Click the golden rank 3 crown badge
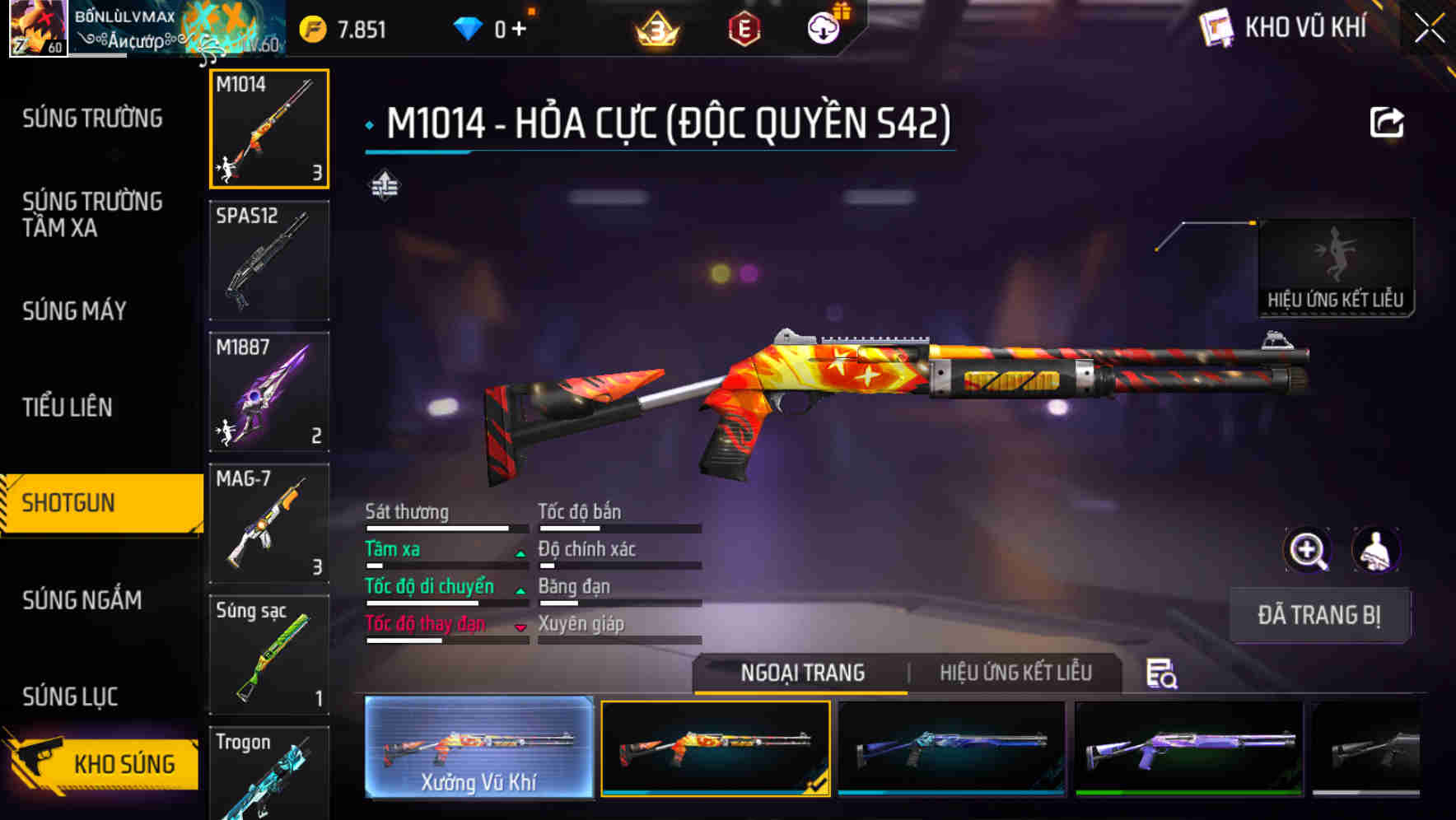 (x=653, y=27)
